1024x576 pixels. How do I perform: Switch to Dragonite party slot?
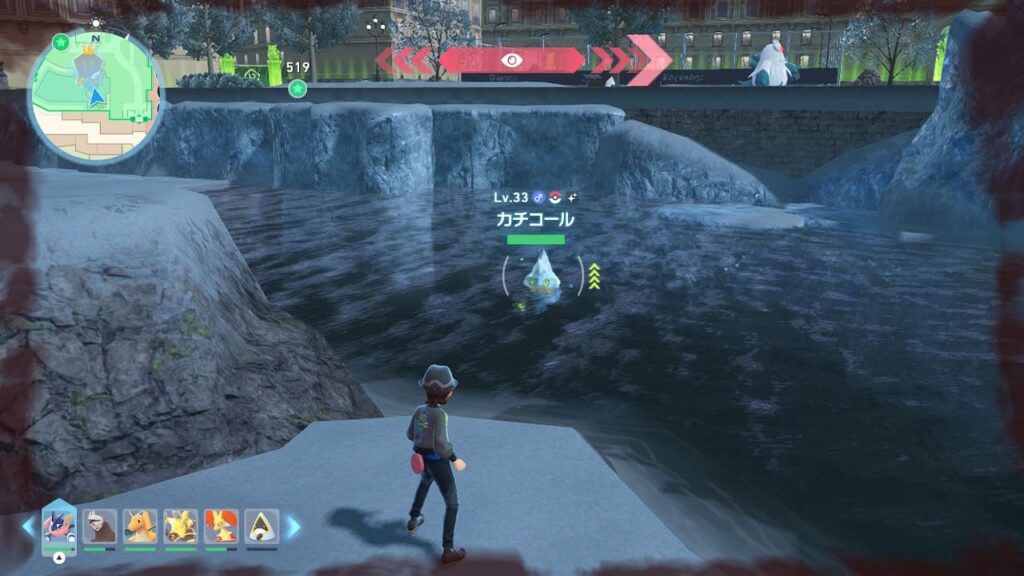pyautogui.click(x=140, y=526)
